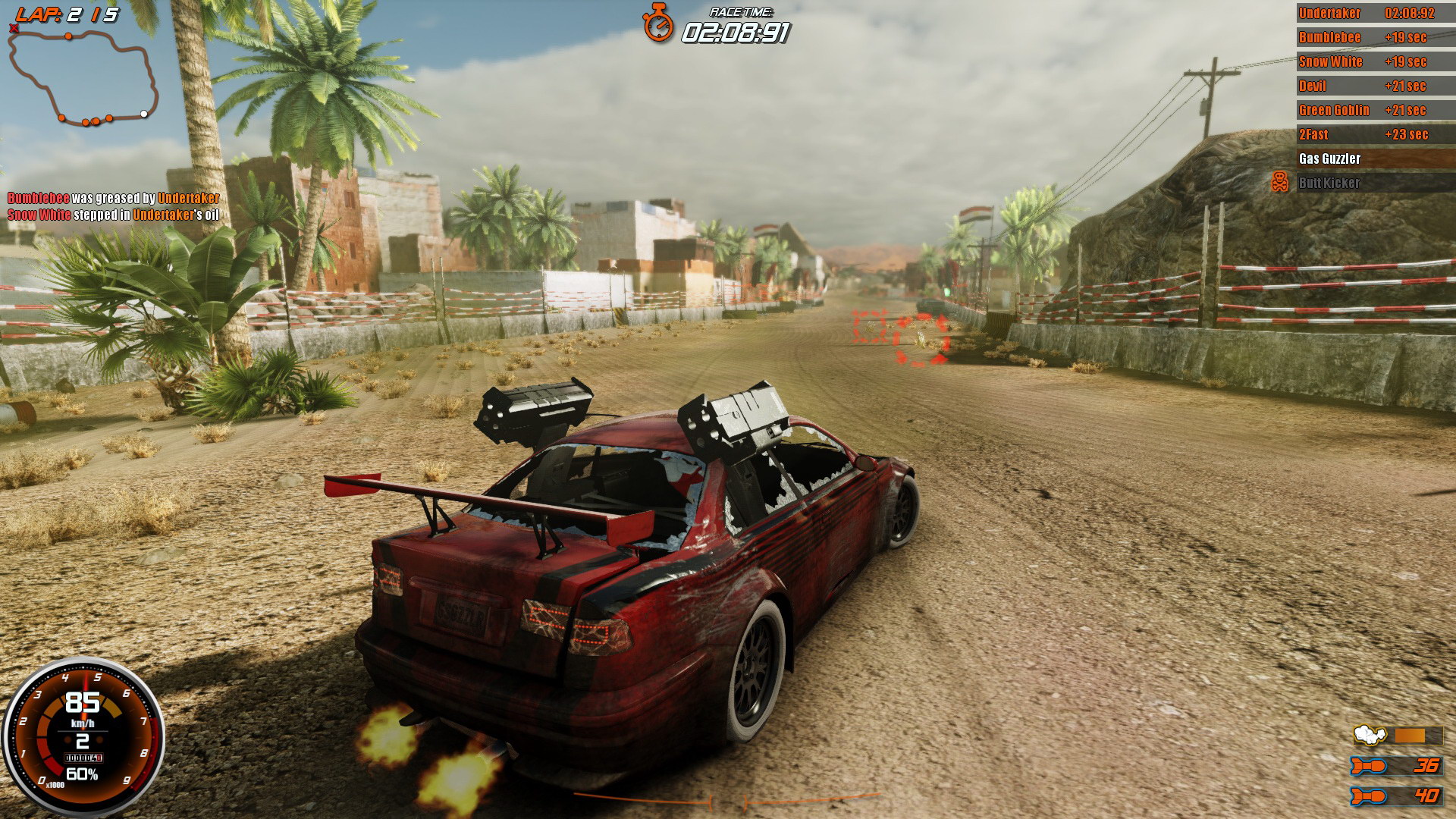
Task: Select the highlighted Gas Guzzler row
Action: point(1373,158)
